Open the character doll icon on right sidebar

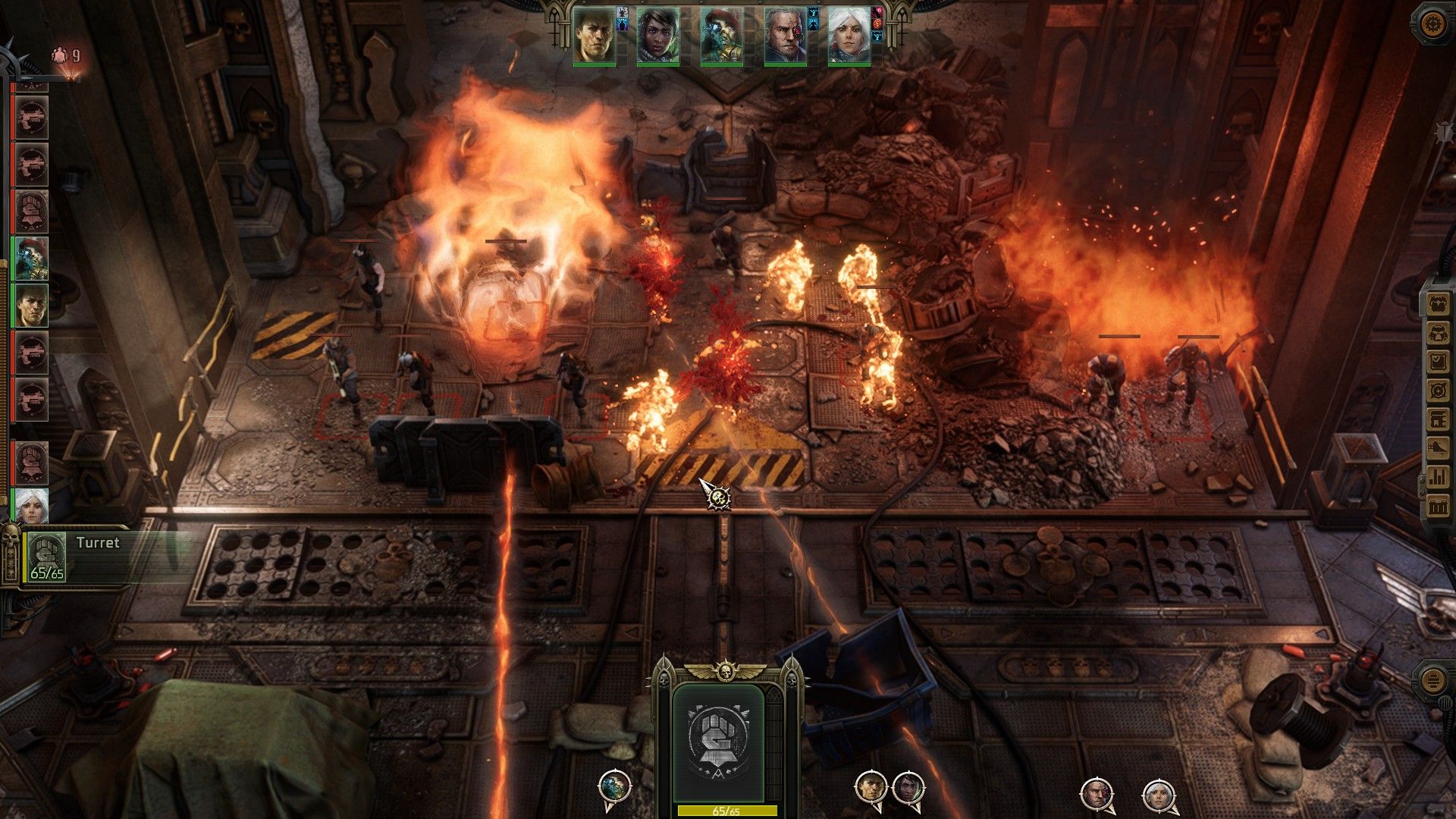pos(1438,303)
